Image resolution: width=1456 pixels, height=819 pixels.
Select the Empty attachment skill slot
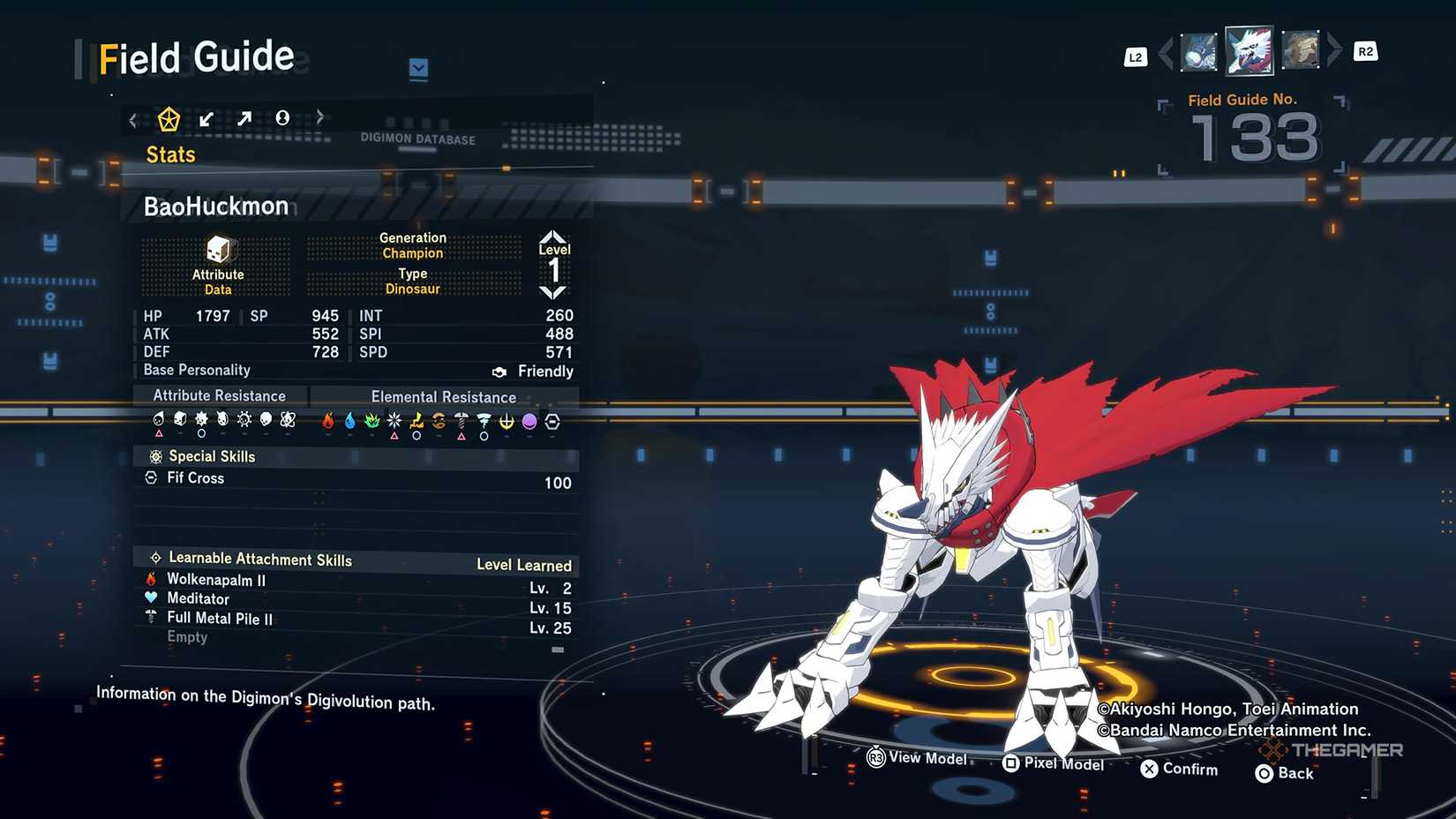click(187, 636)
